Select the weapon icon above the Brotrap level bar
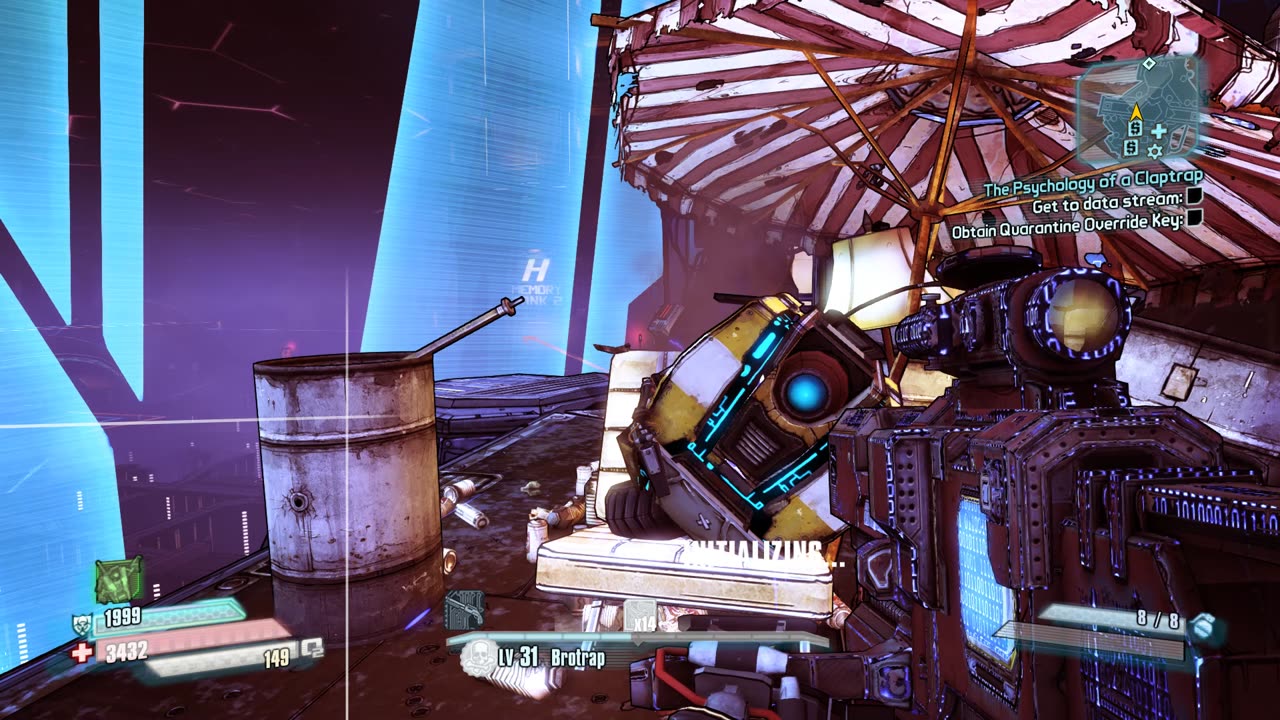The image size is (1280, 720). coord(464,608)
